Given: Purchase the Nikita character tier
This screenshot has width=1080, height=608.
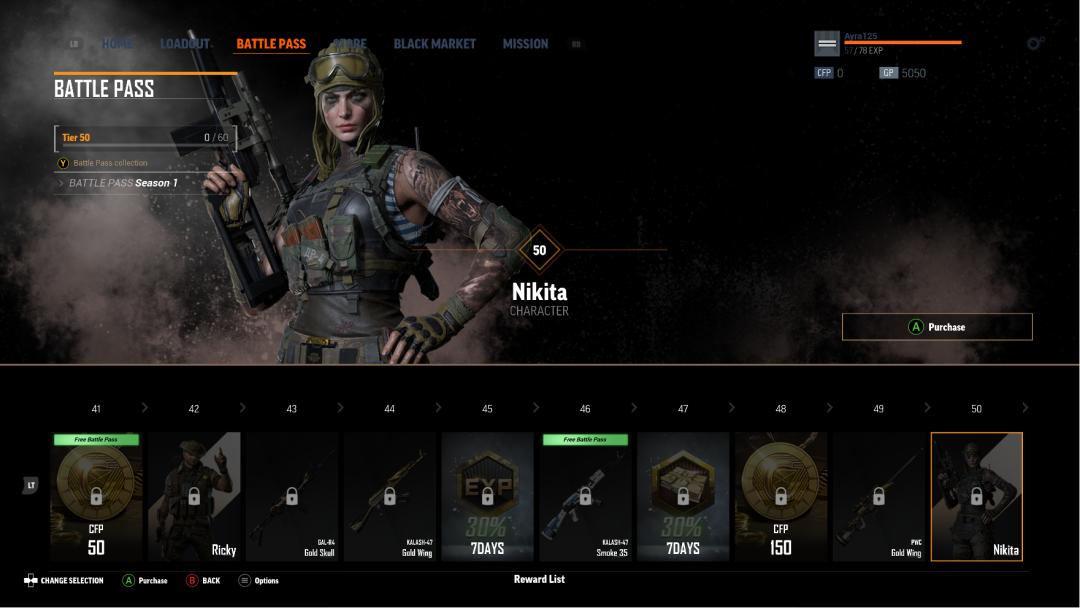Looking at the screenshot, I should pyautogui.click(x=937, y=327).
